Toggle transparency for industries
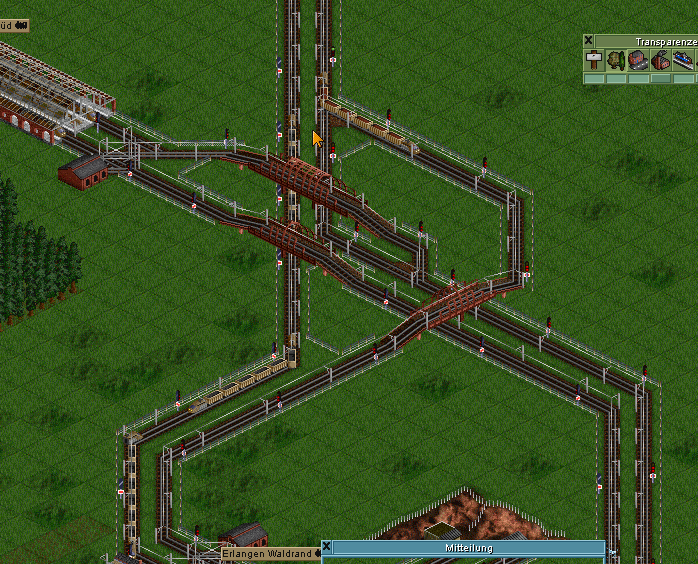 [x=660, y=60]
